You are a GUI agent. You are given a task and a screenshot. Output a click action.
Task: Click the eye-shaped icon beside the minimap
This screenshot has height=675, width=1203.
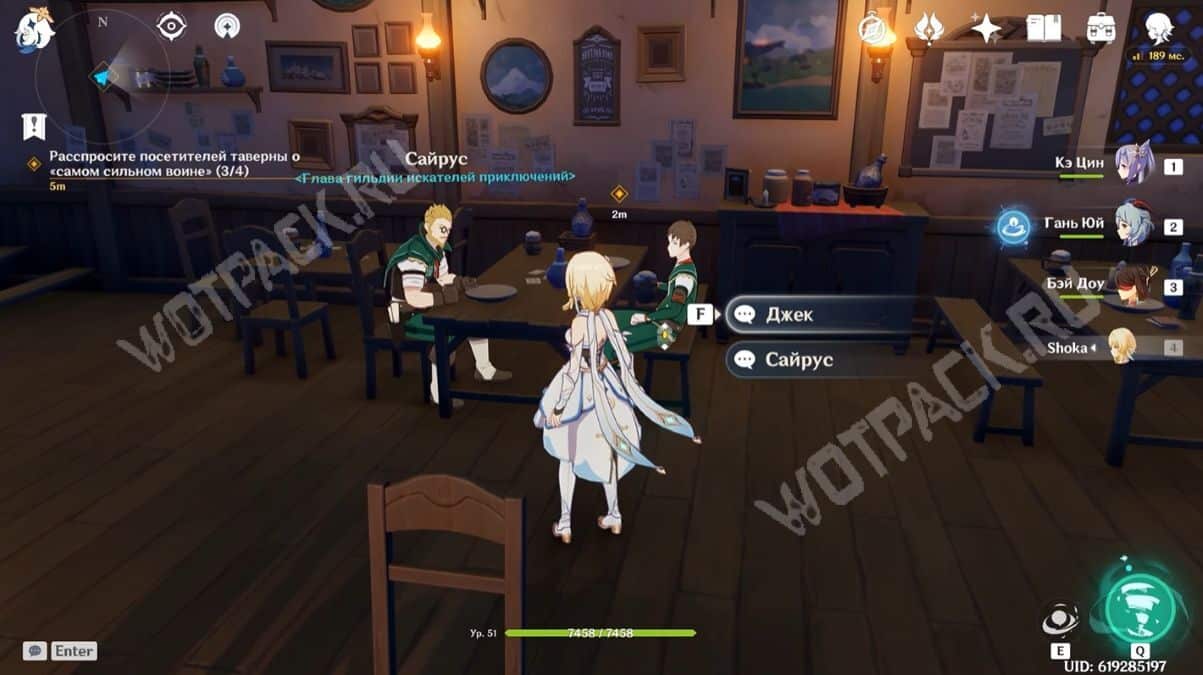pos(171,26)
